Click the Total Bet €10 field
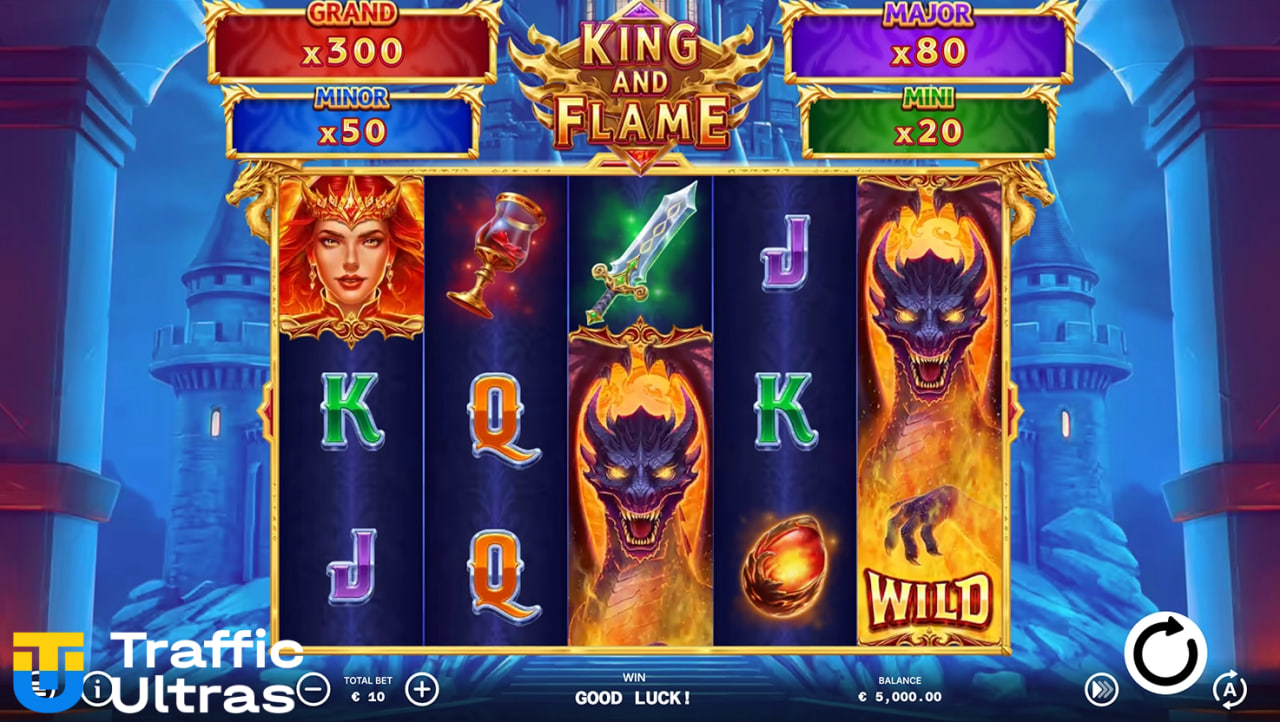The height and width of the screenshot is (722, 1280). pyautogui.click(x=367, y=690)
